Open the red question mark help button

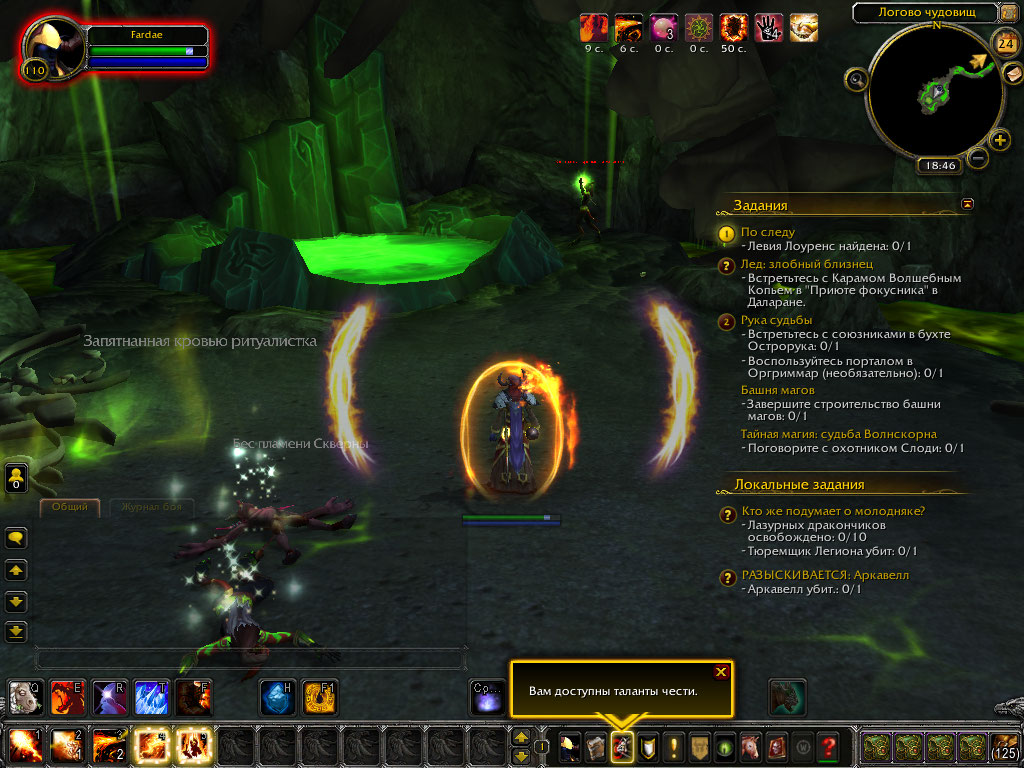click(827, 746)
